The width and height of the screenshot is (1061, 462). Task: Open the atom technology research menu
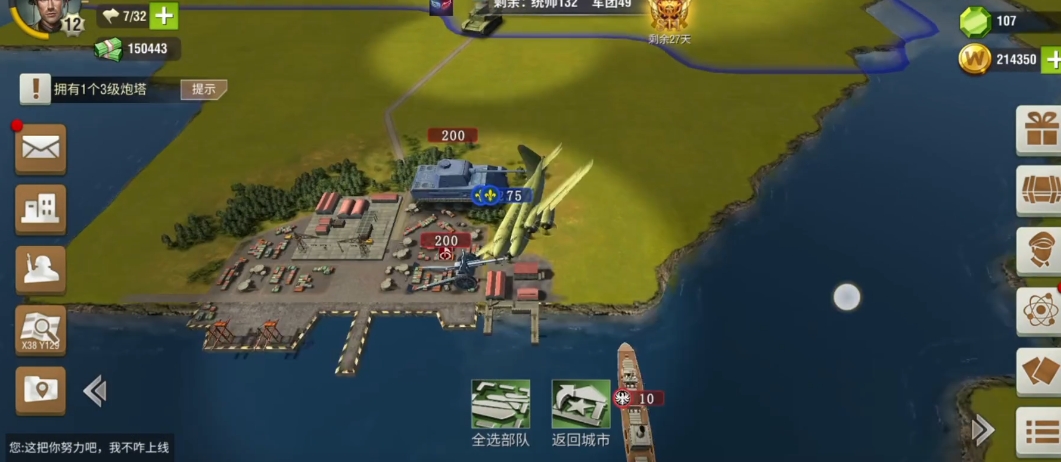1040,310
